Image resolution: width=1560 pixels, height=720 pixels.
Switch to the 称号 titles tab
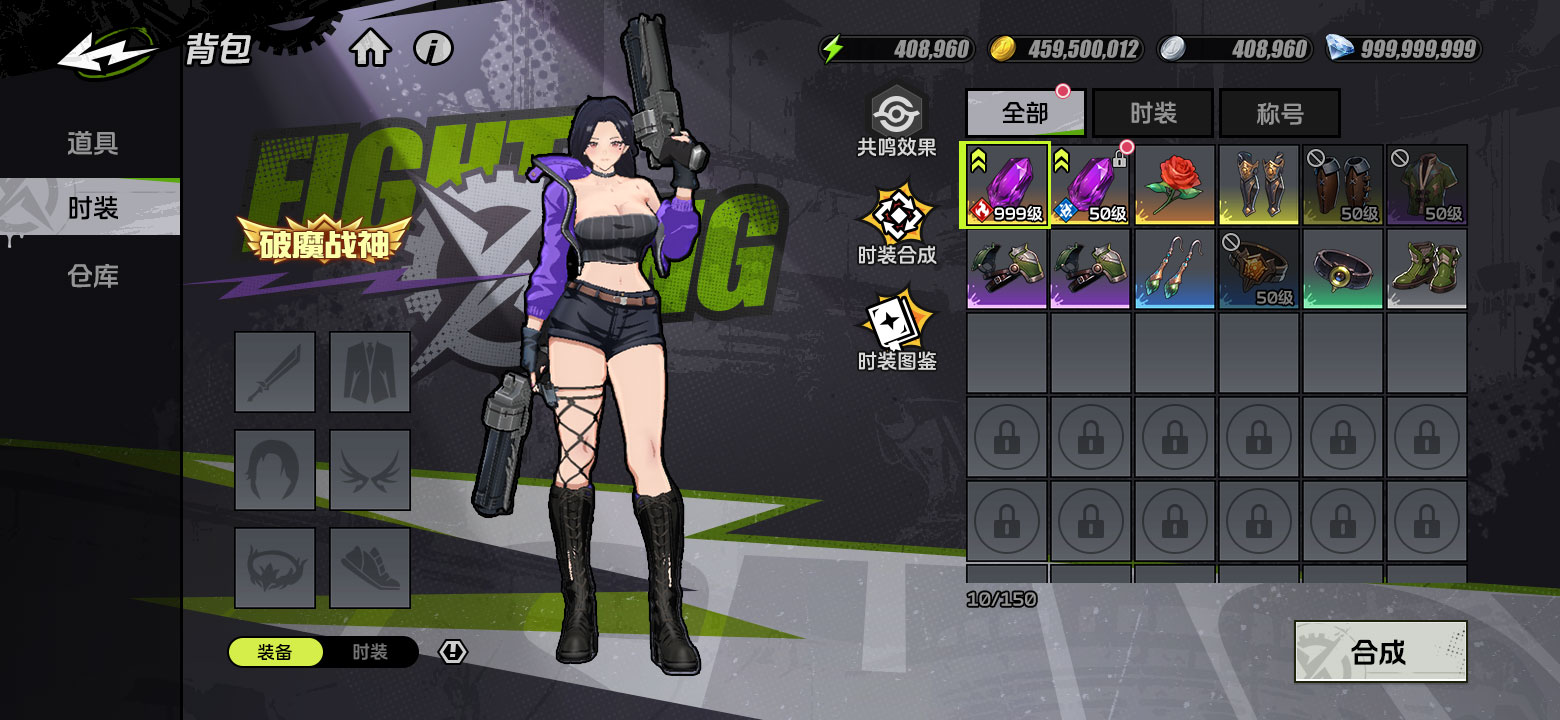(x=1279, y=113)
